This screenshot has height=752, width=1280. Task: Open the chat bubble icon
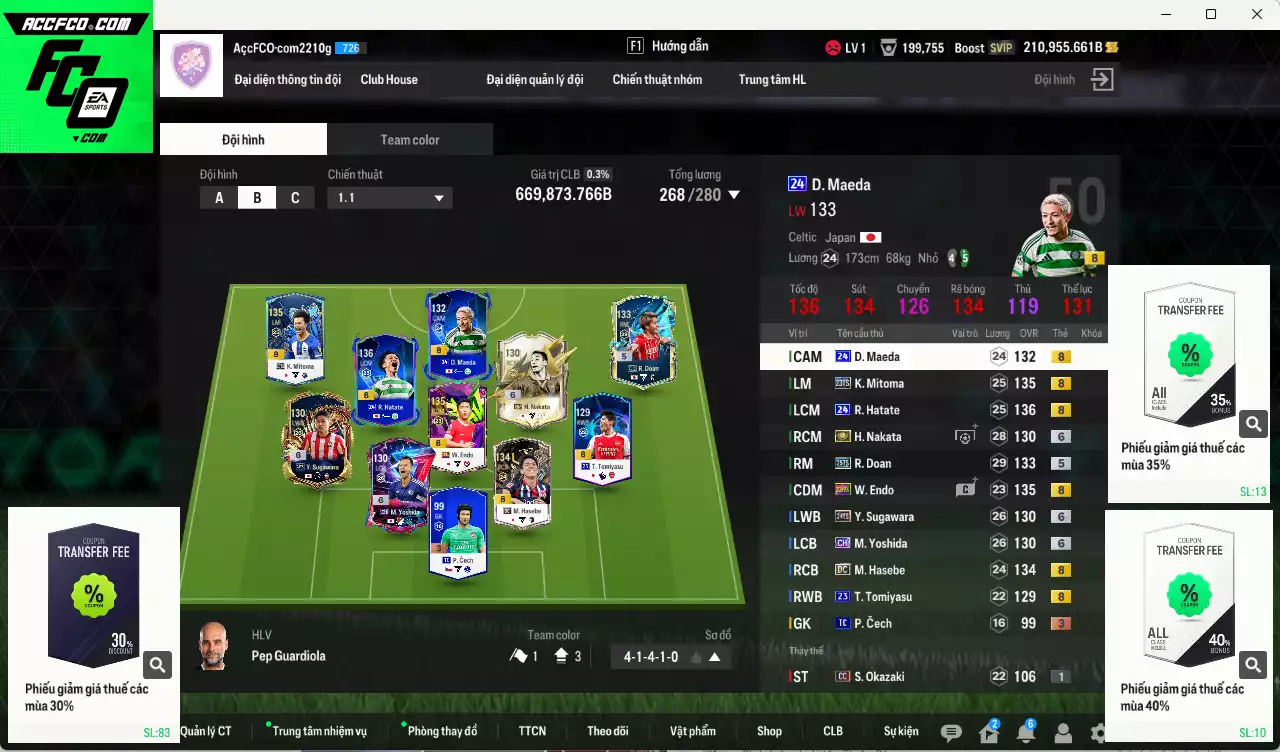pos(951,733)
